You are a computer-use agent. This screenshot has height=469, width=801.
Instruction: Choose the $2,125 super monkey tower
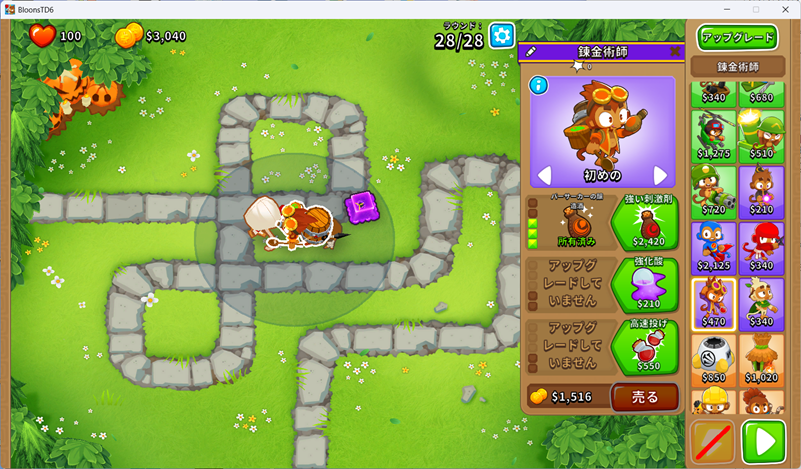pyautogui.click(x=713, y=247)
